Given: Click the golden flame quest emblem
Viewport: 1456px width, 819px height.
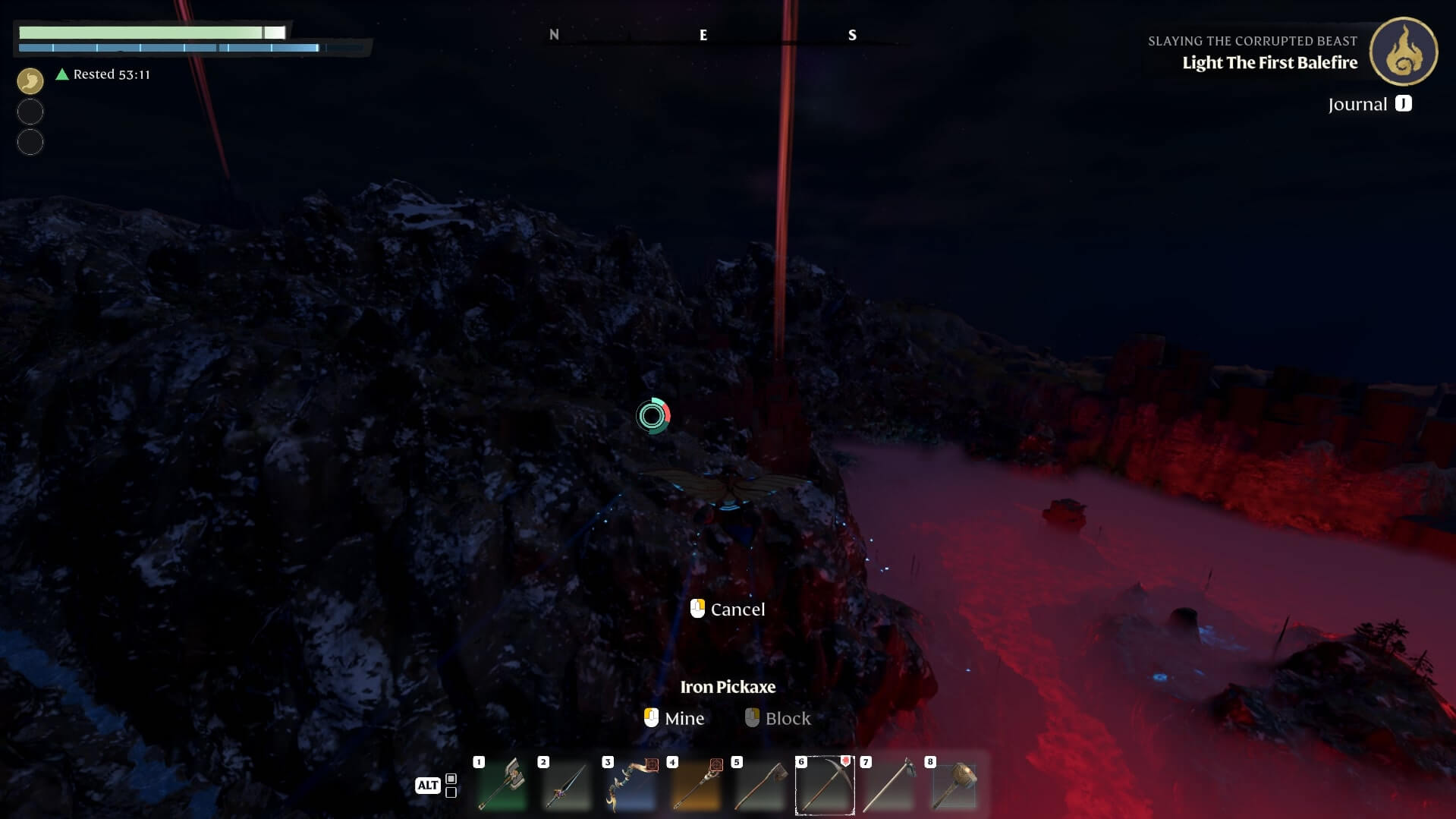Looking at the screenshot, I should click(x=1403, y=52).
